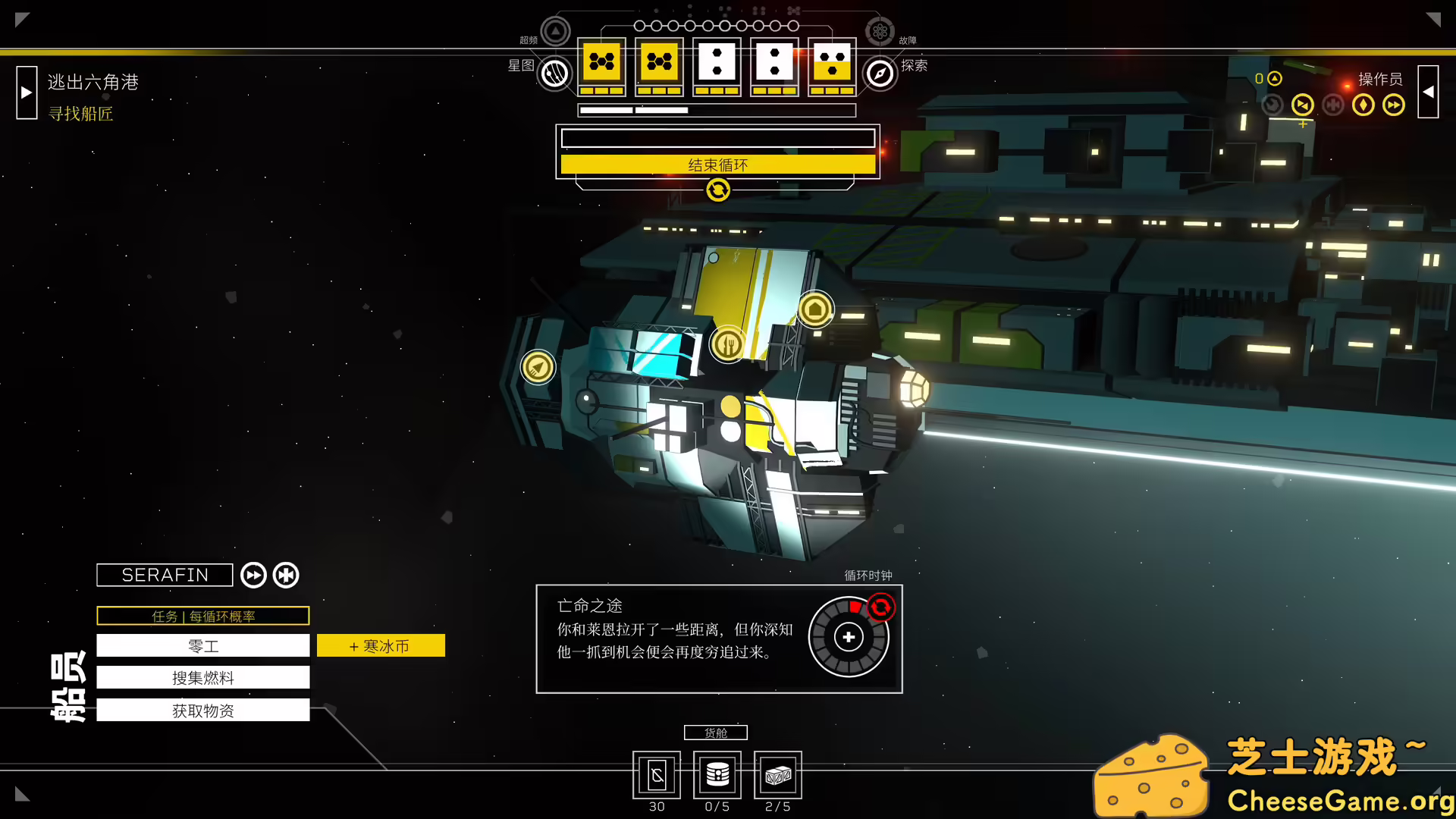The height and width of the screenshot is (819, 1456).
Task: Expand the 逃出六角港 mission panel arrow
Action: (27, 91)
